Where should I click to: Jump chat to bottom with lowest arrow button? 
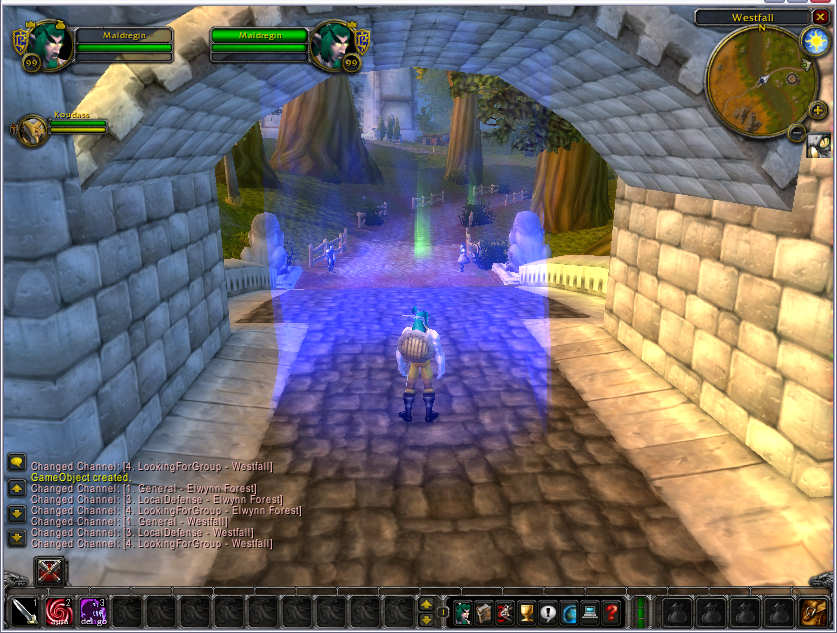click(16, 538)
